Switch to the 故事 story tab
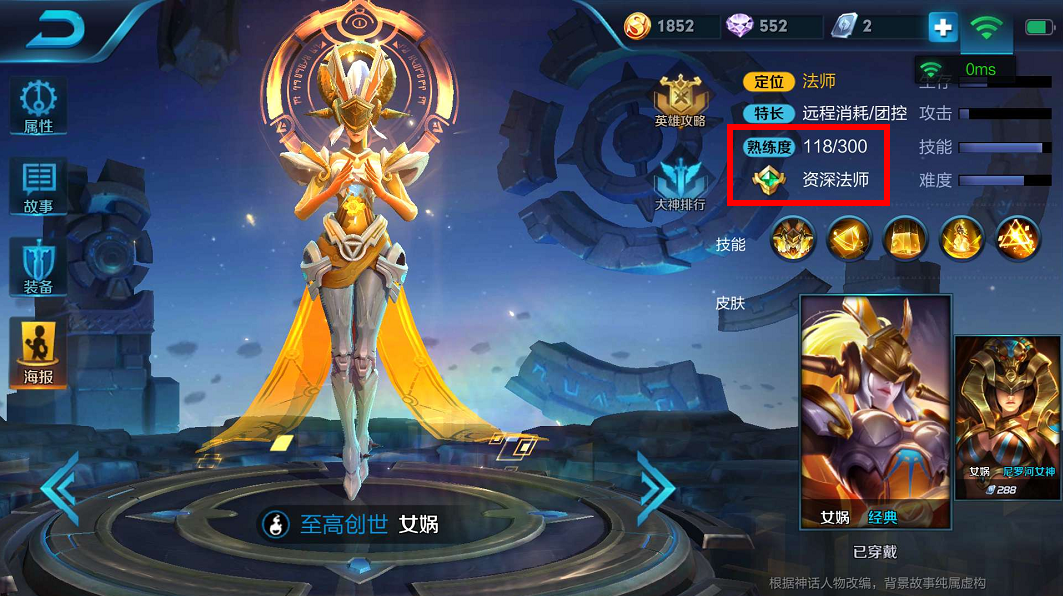 38,186
